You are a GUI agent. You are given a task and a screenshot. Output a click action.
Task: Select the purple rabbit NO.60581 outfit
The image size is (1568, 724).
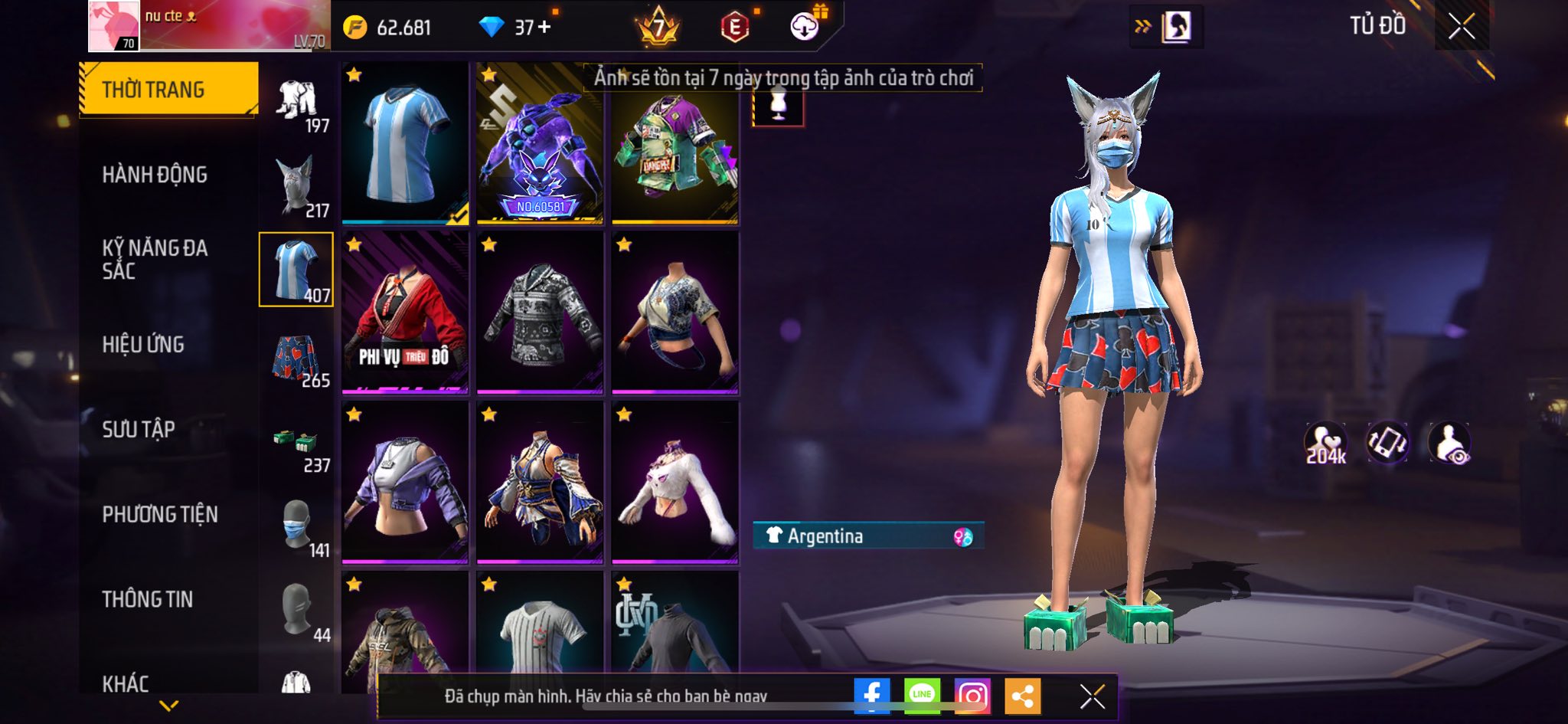(540, 143)
